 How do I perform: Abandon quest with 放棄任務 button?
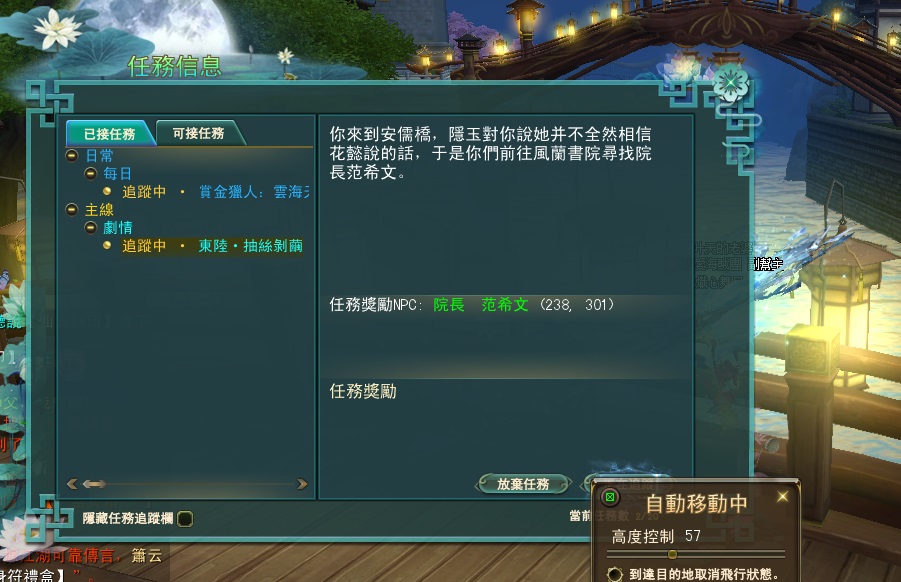(523, 484)
